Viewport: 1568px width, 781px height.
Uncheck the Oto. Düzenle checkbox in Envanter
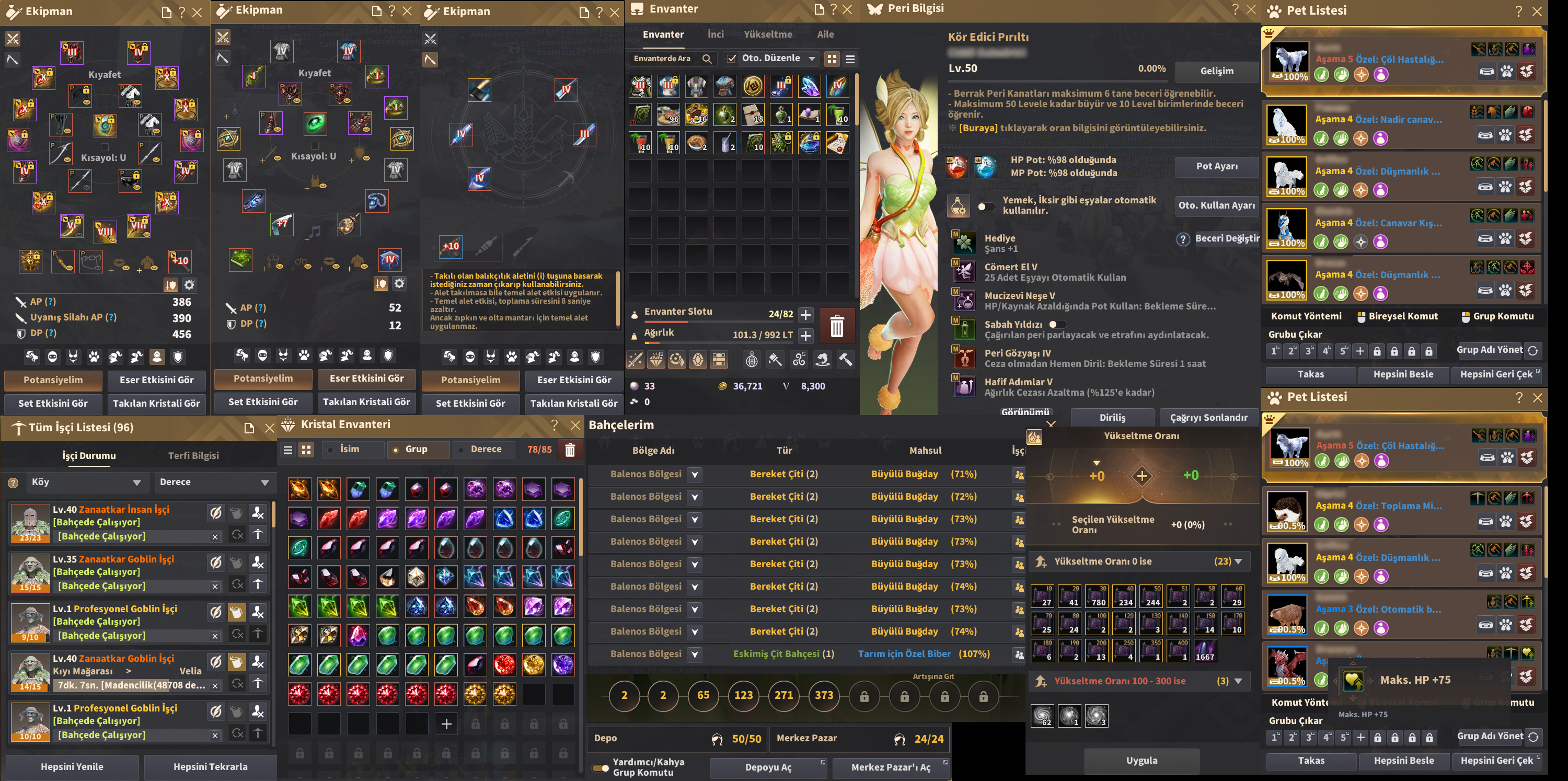pyautogui.click(x=731, y=58)
